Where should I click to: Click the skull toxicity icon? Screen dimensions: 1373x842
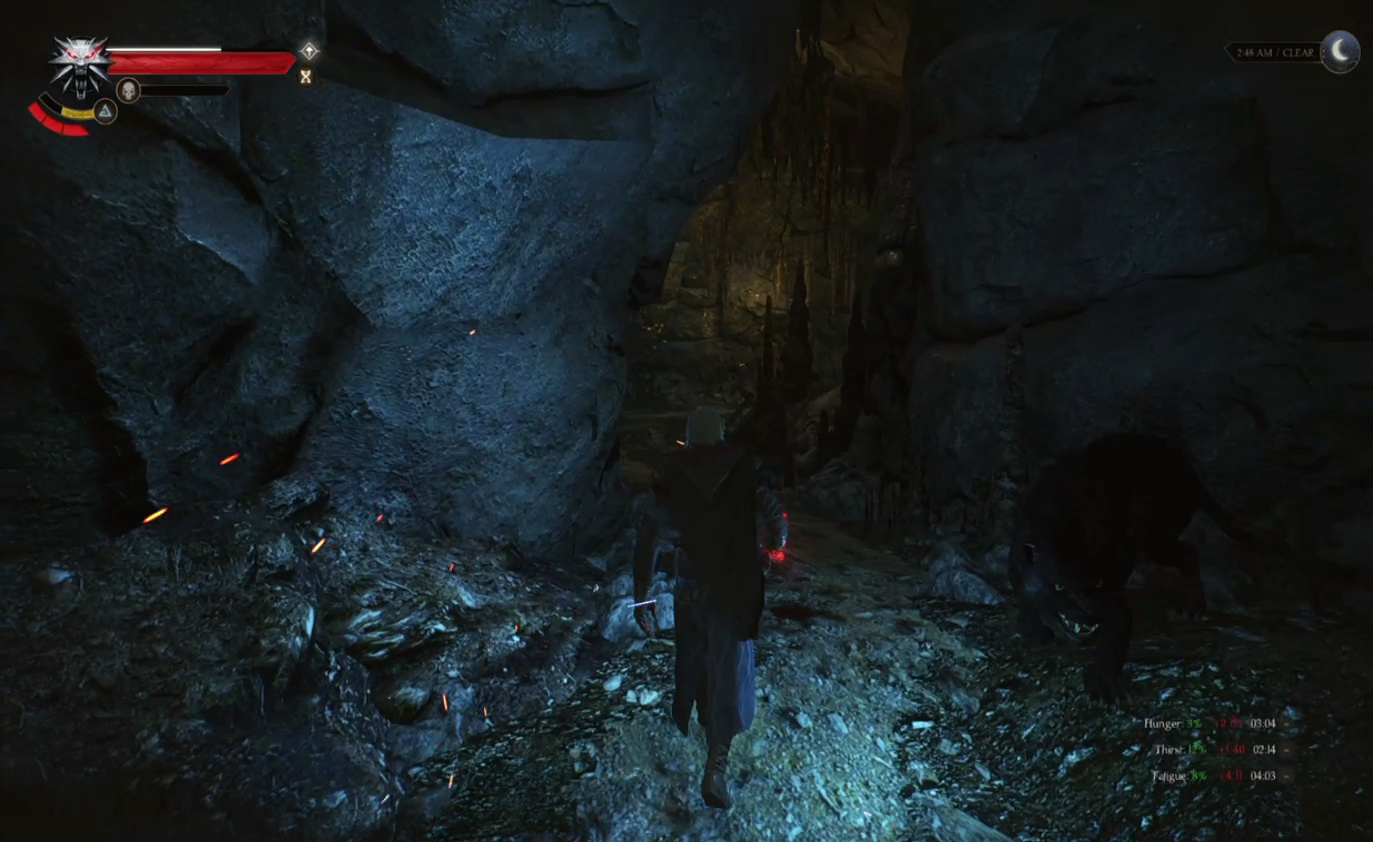click(128, 90)
